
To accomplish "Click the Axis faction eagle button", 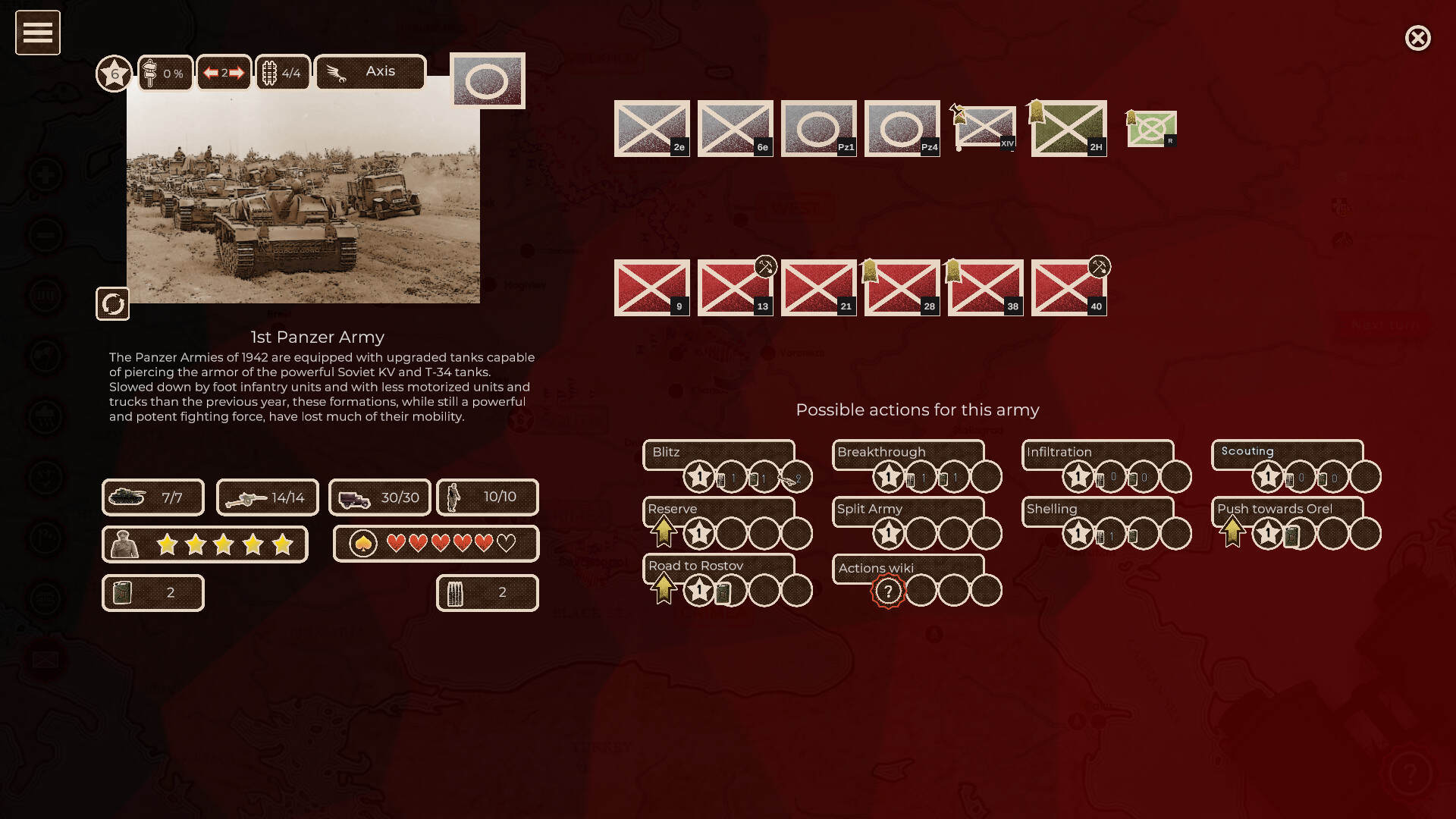I will click(x=370, y=71).
